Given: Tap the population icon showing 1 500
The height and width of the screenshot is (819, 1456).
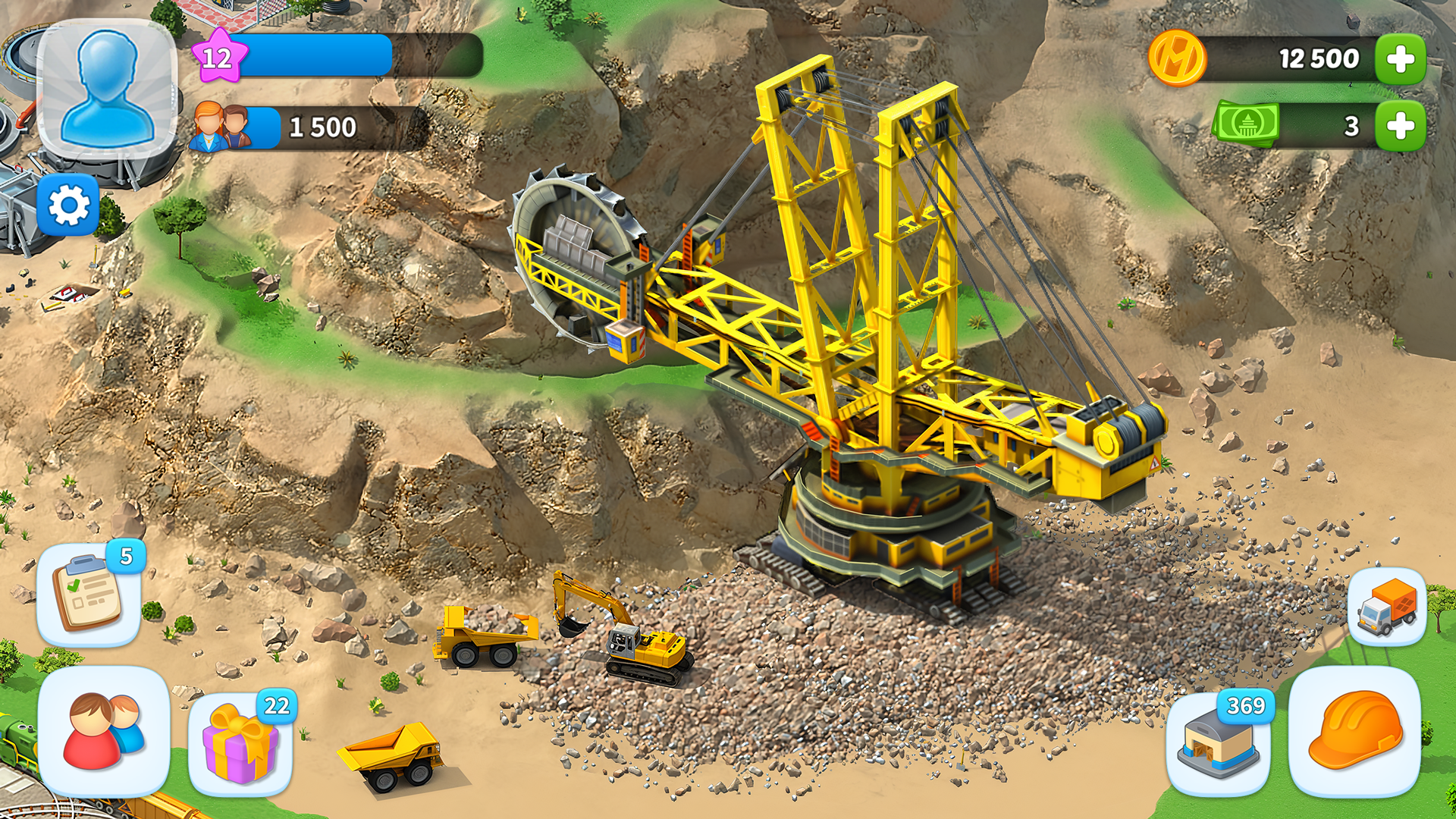Looking at the screenshot, I should point(221,127).
